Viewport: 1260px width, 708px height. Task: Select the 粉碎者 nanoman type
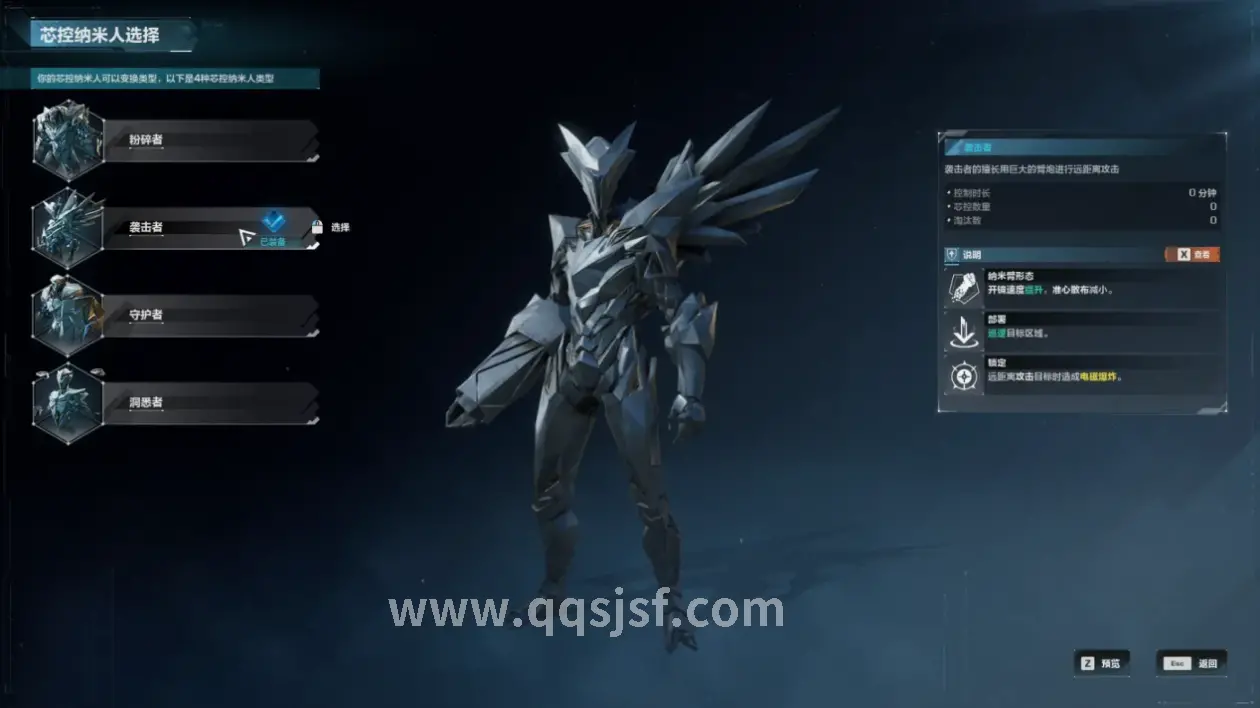point(210,140)
